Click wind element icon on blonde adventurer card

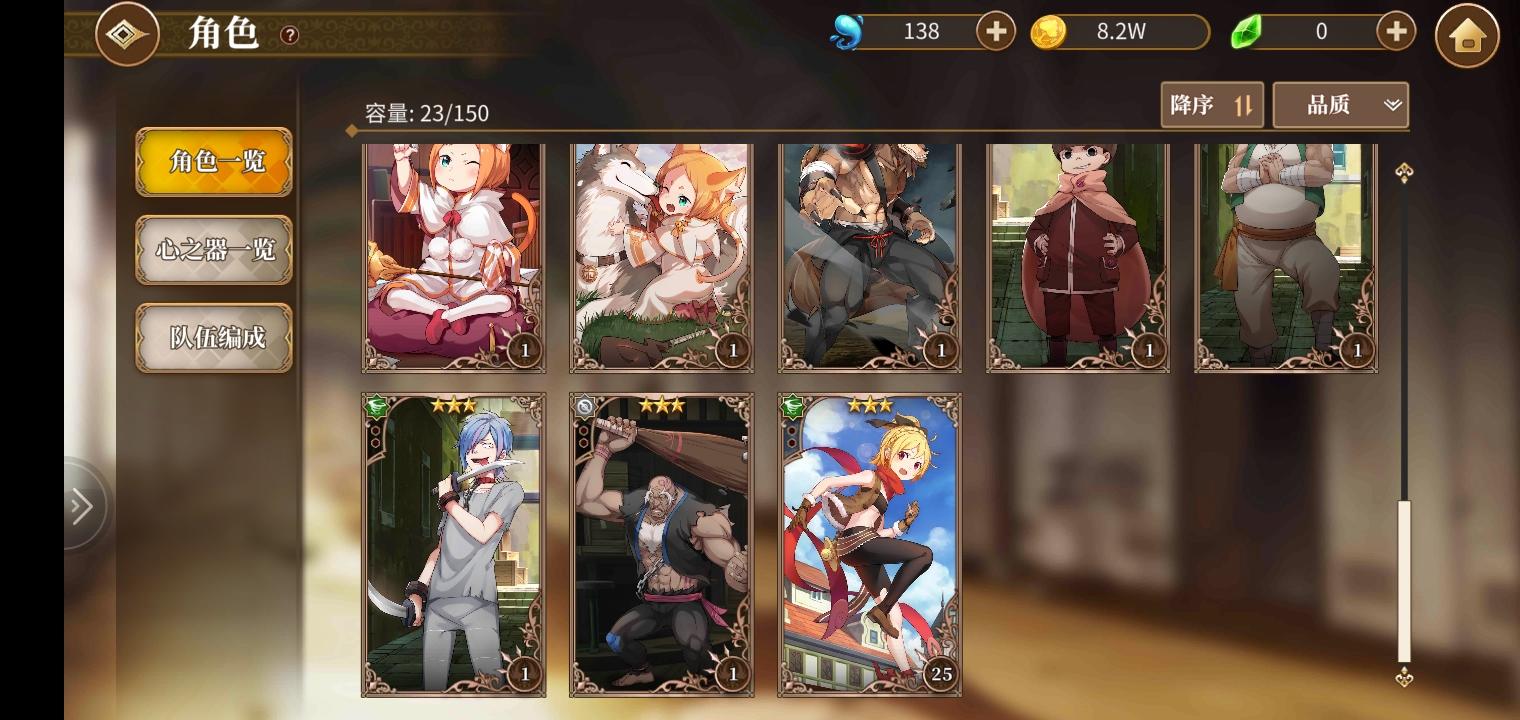(x=791, y=406)
